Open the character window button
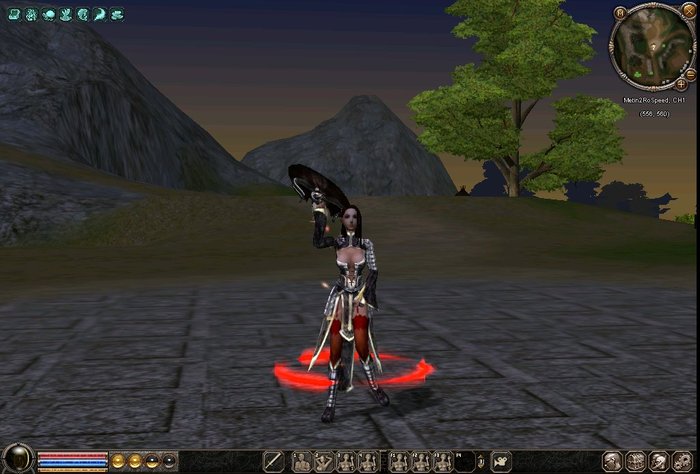Viewport: 700px width, 474px height. 612,461
